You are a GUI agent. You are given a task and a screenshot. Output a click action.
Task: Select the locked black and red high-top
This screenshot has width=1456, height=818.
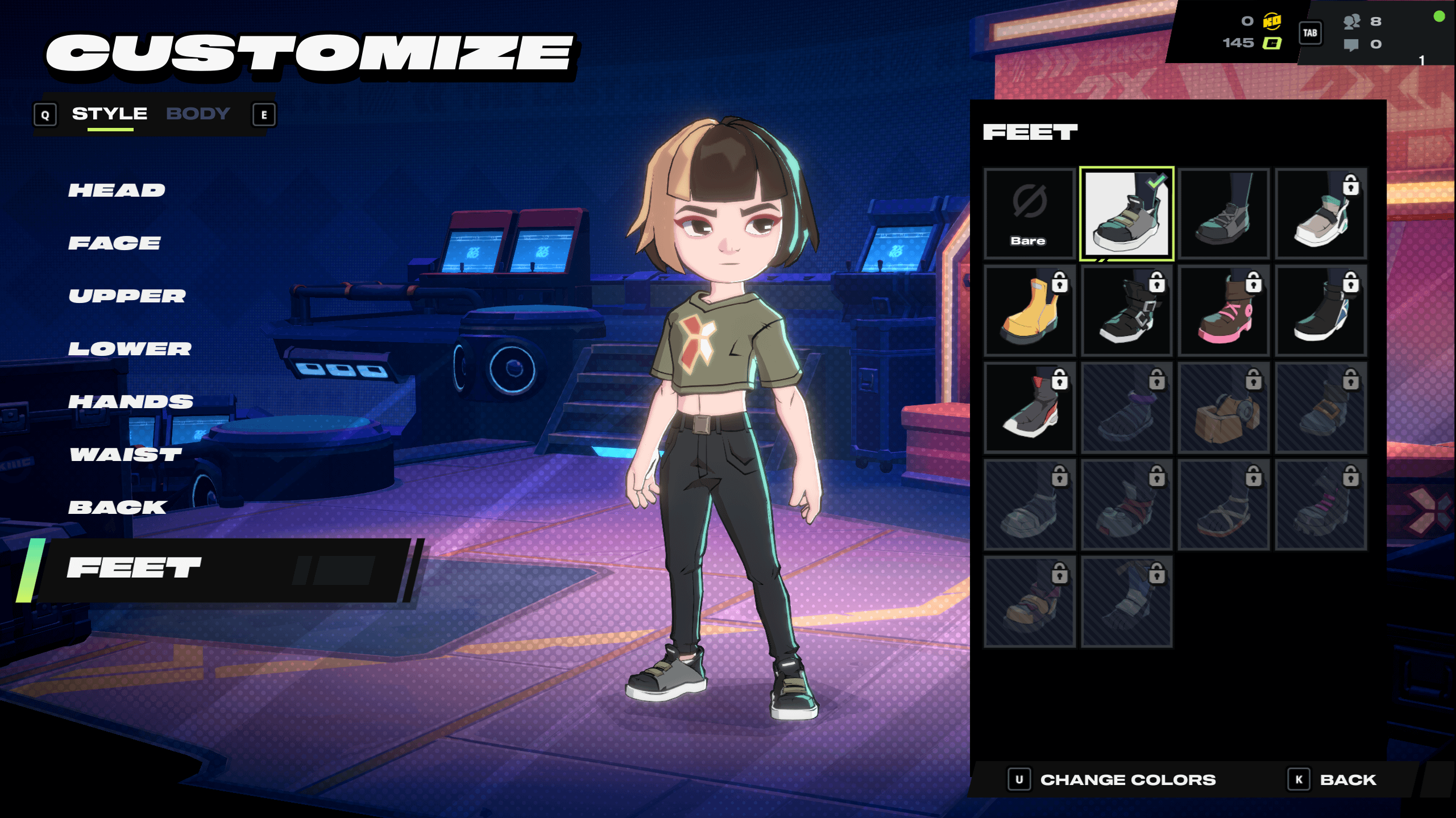pos(1029,408)
